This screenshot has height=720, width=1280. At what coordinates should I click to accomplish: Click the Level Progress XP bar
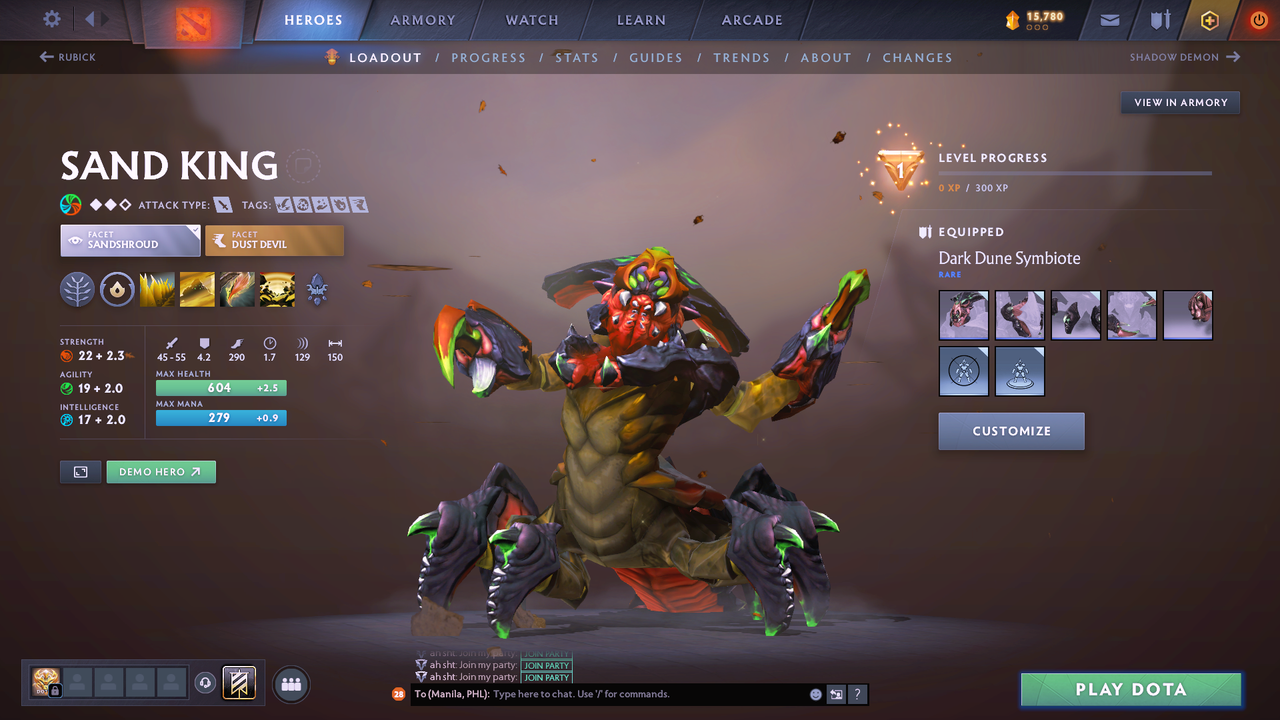(x=1075, y=172)
